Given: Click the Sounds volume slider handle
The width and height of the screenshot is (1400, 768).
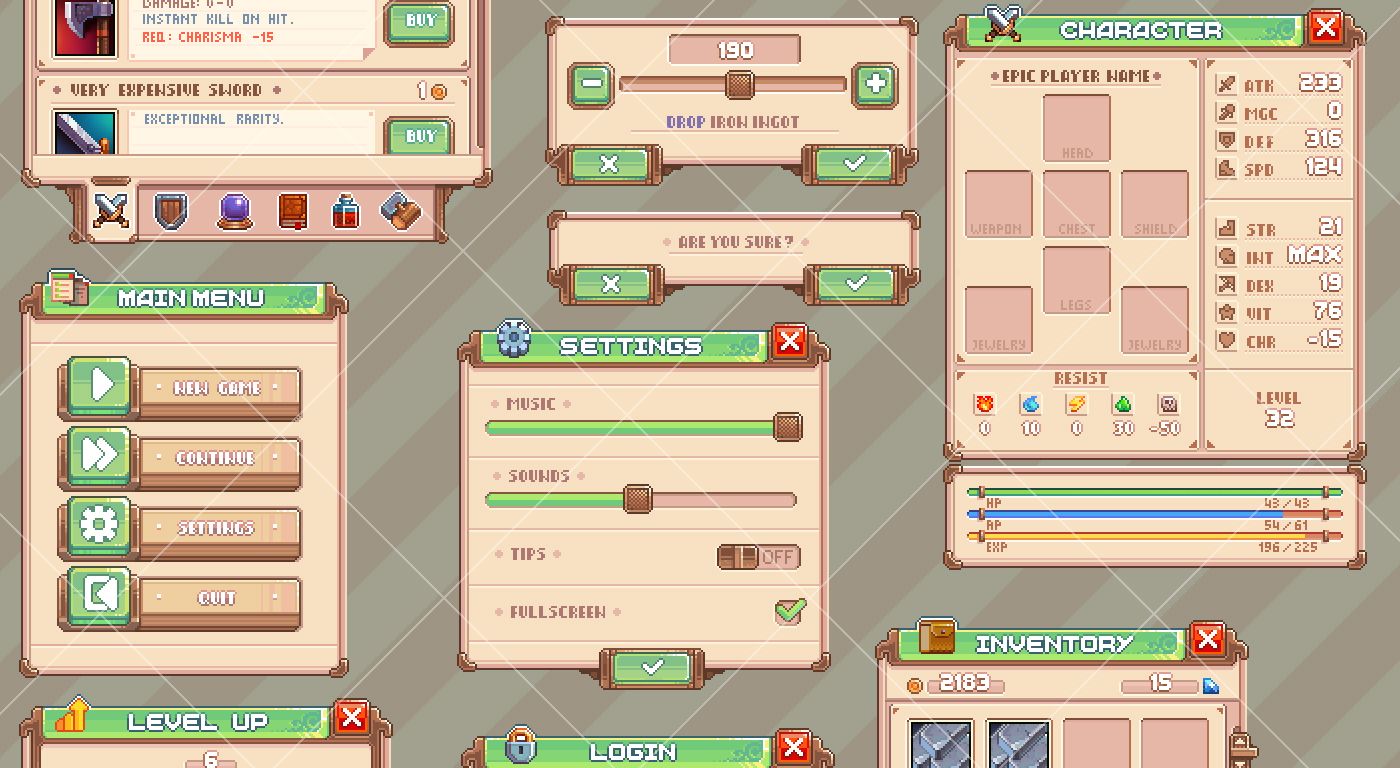Looking at the screenshot, I should point(637,499).
